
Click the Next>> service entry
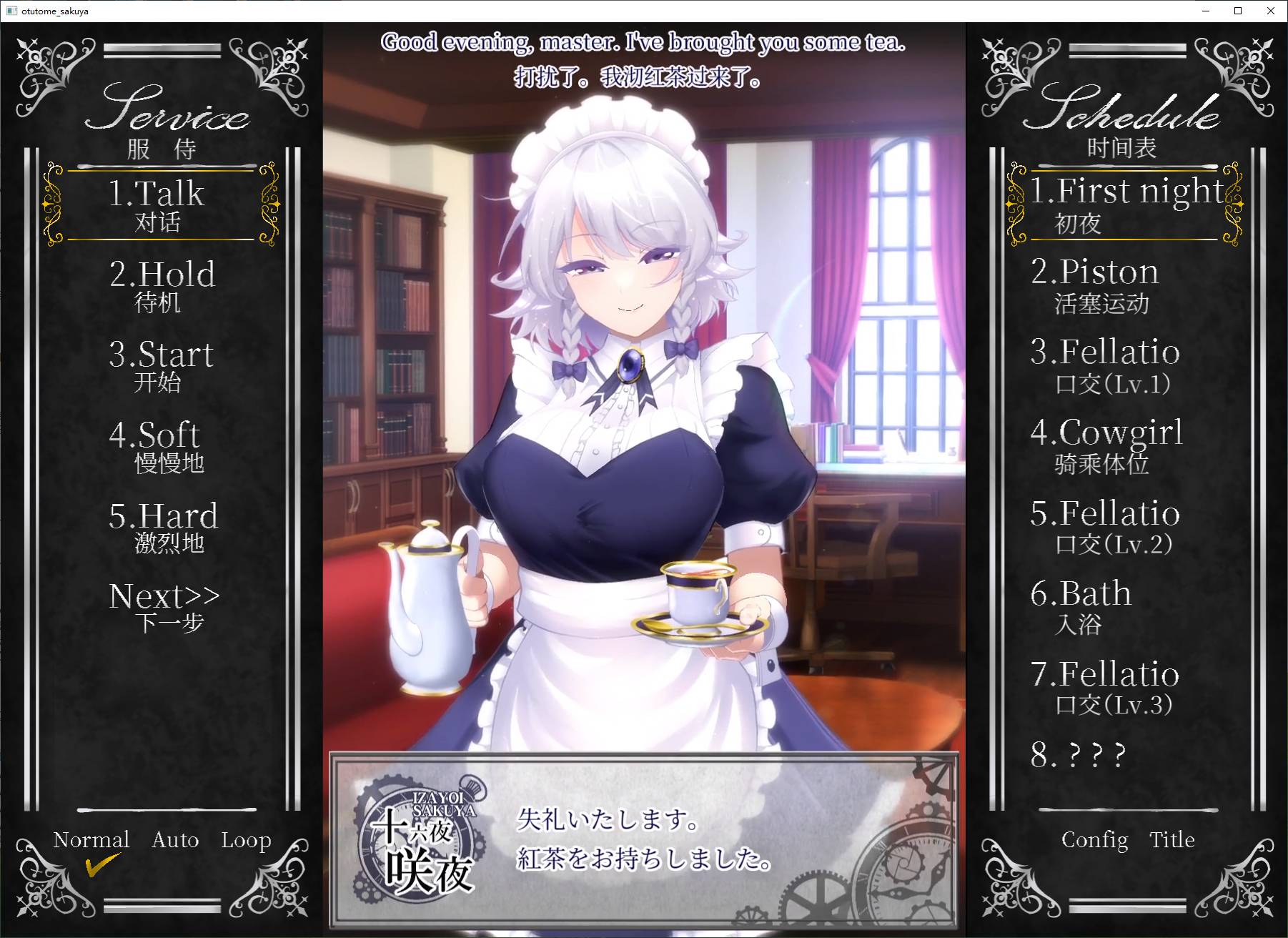(164, 607)
